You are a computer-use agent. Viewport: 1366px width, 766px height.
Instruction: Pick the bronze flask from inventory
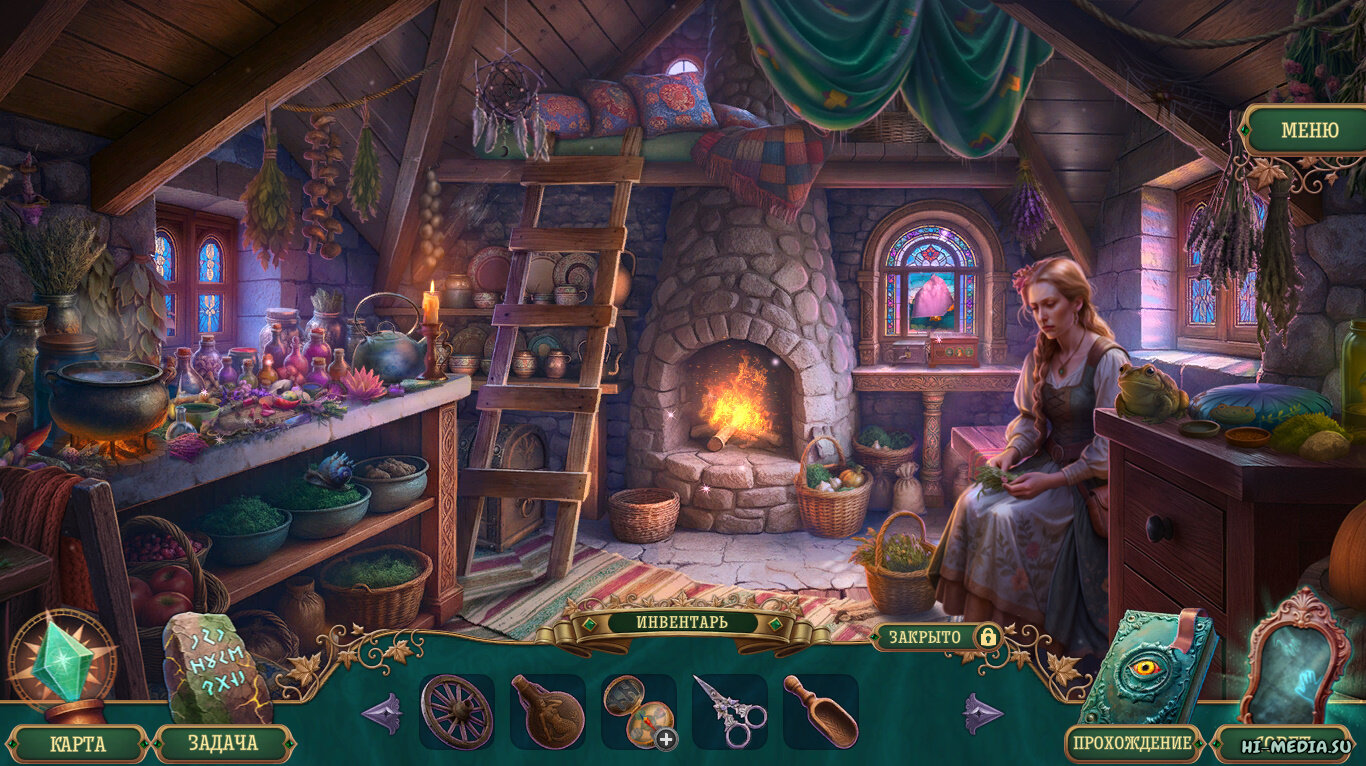click(x=547, y=712)
